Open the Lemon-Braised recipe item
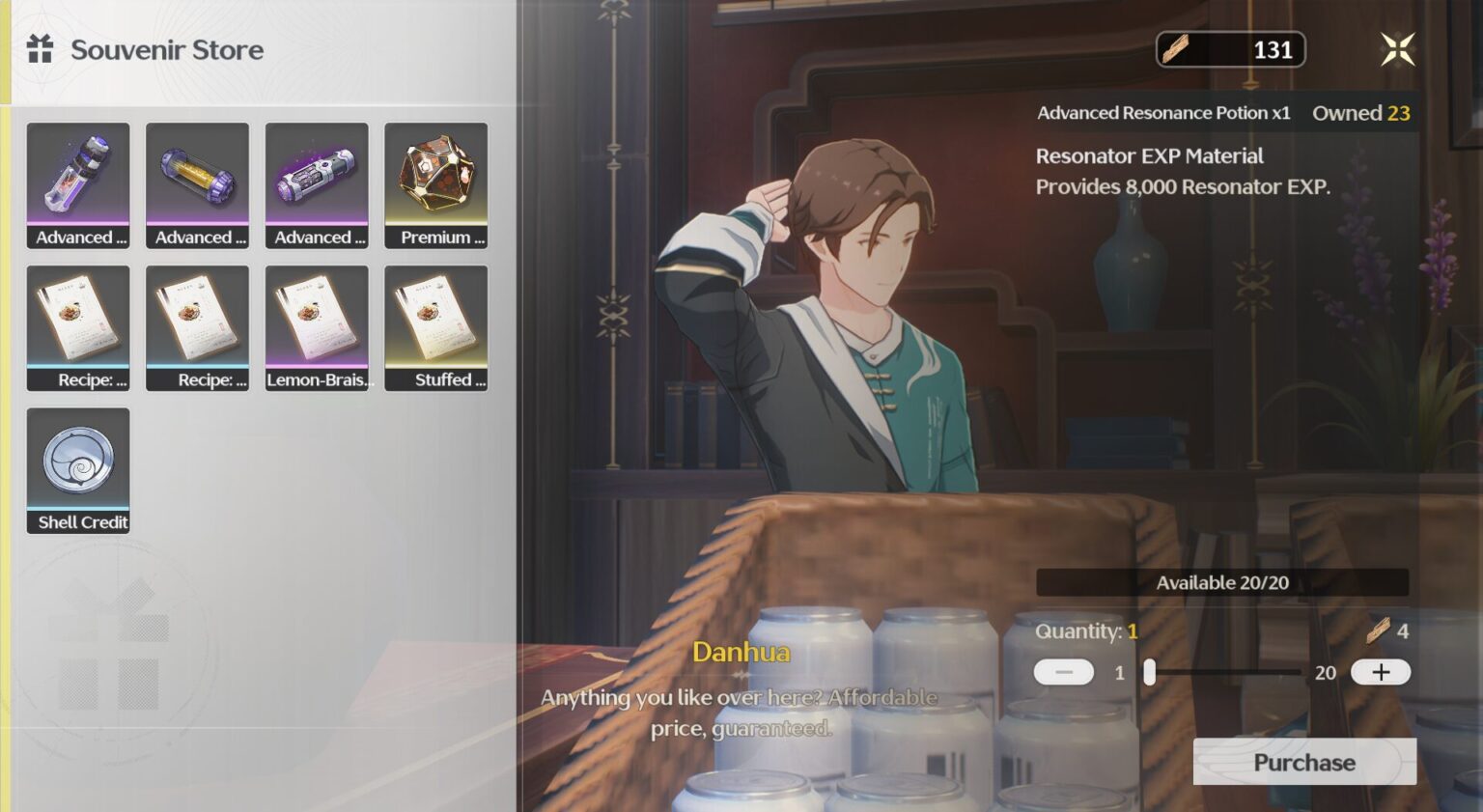 pos(317,327)
